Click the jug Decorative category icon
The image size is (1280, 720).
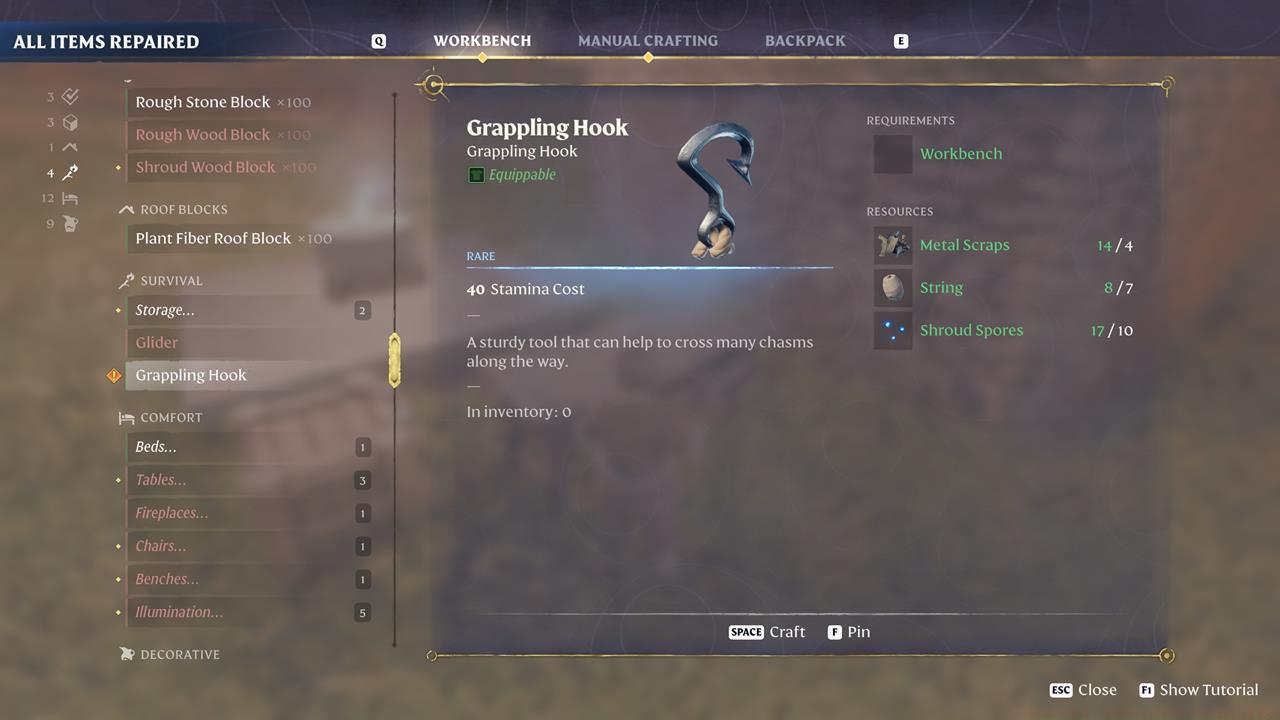[x=68, y=224]
